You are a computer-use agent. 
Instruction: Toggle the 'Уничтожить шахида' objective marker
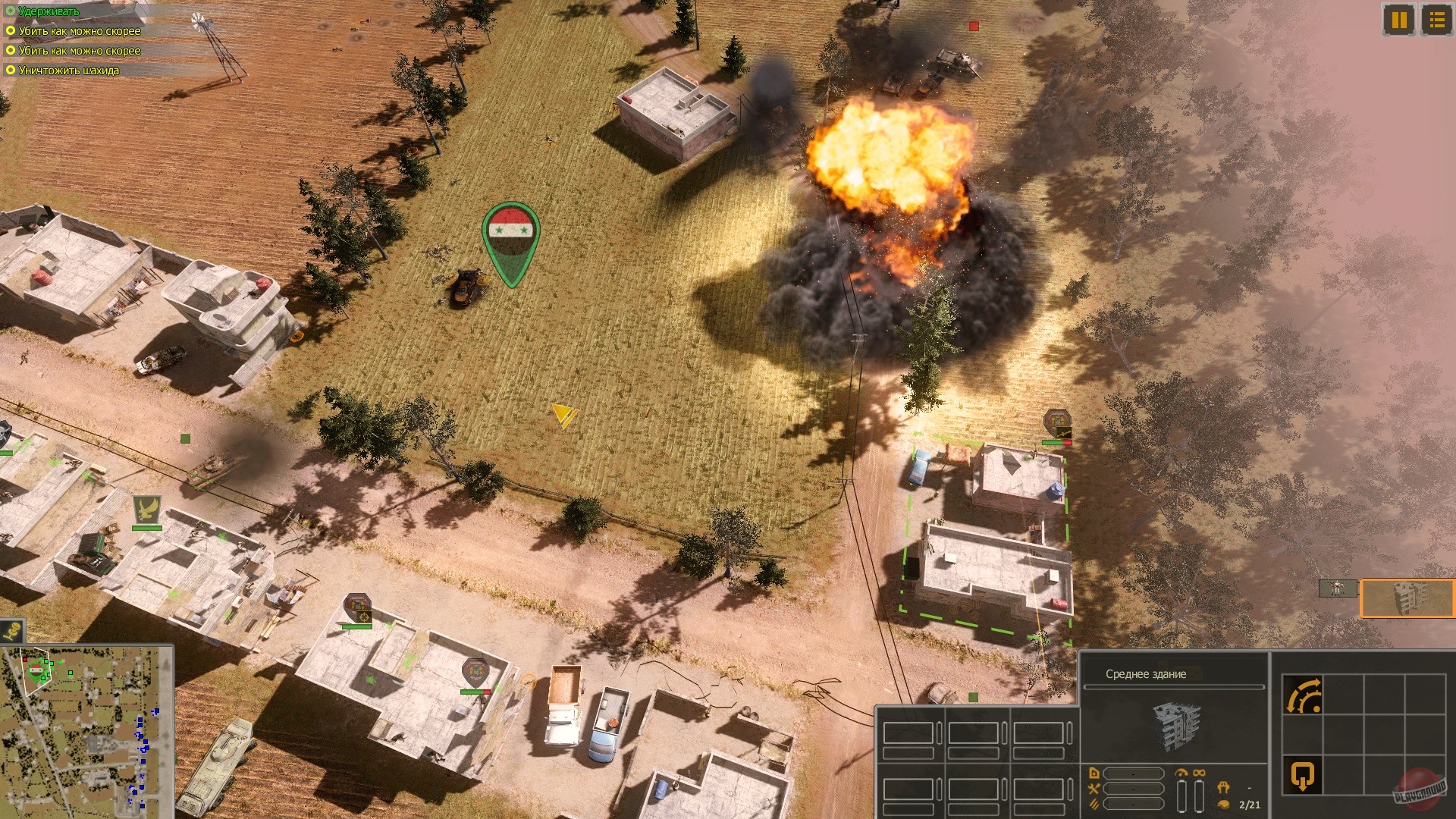tap(10, 70)
